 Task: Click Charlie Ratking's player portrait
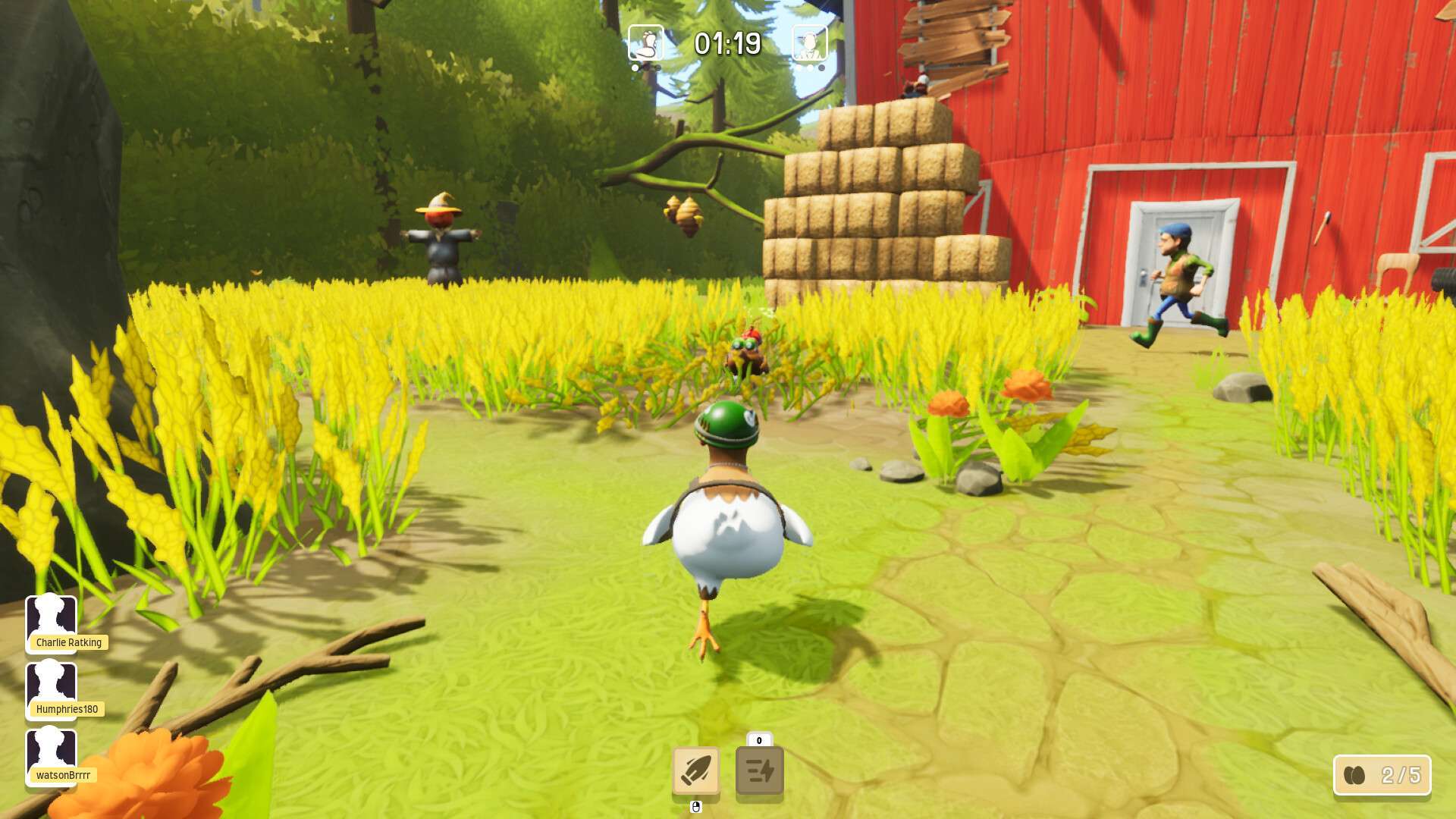[x=51, y=619]
